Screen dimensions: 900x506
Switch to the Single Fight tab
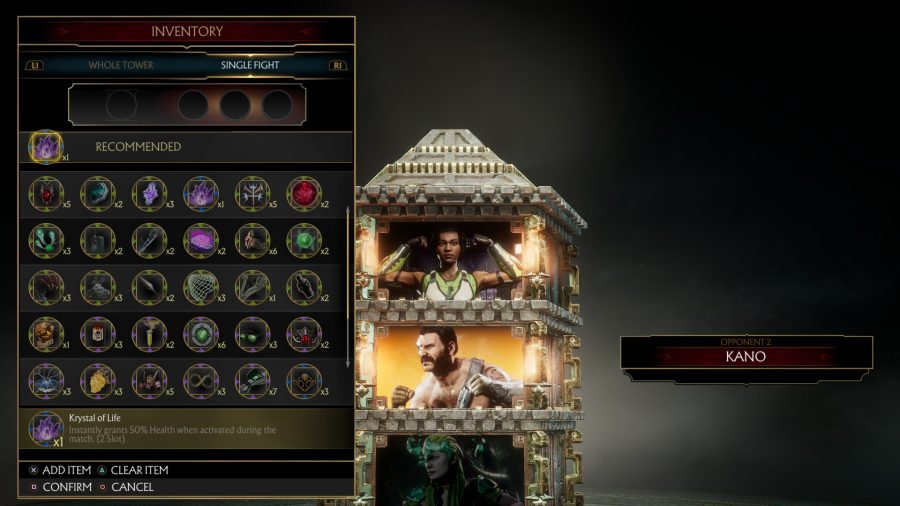[x=250, y=65]
